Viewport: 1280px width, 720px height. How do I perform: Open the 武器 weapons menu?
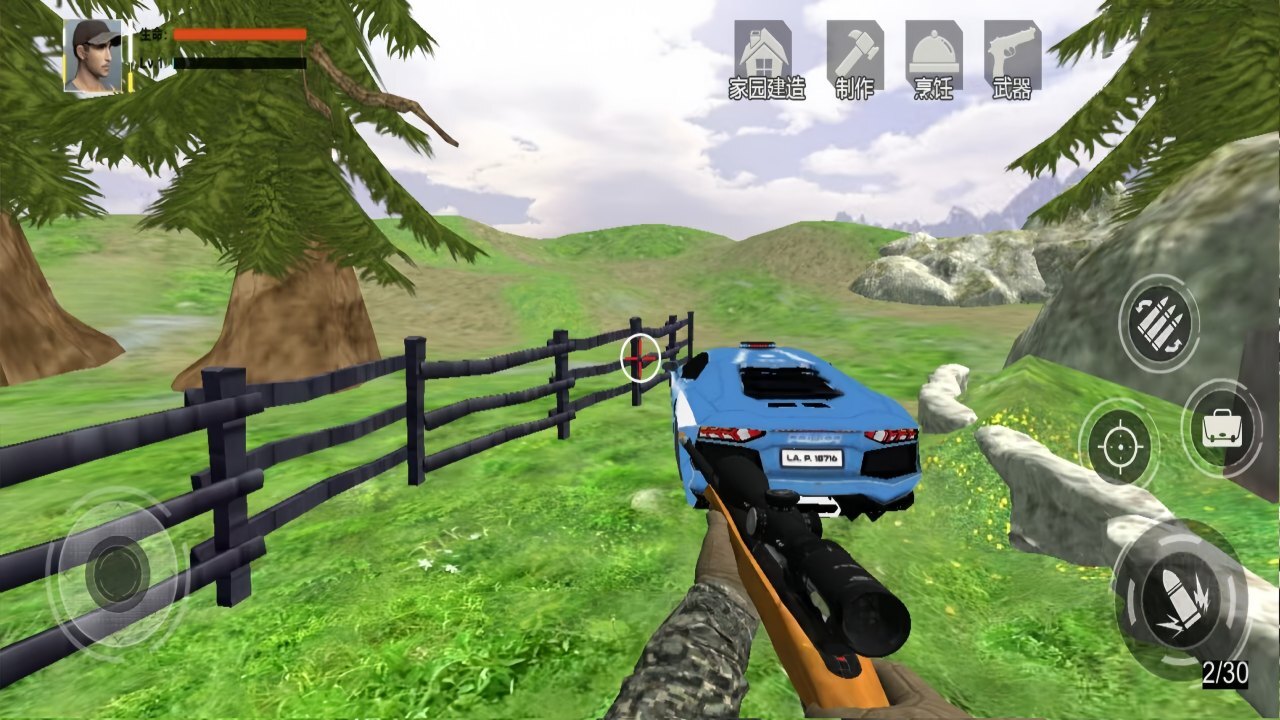(x=1012, y=59)
